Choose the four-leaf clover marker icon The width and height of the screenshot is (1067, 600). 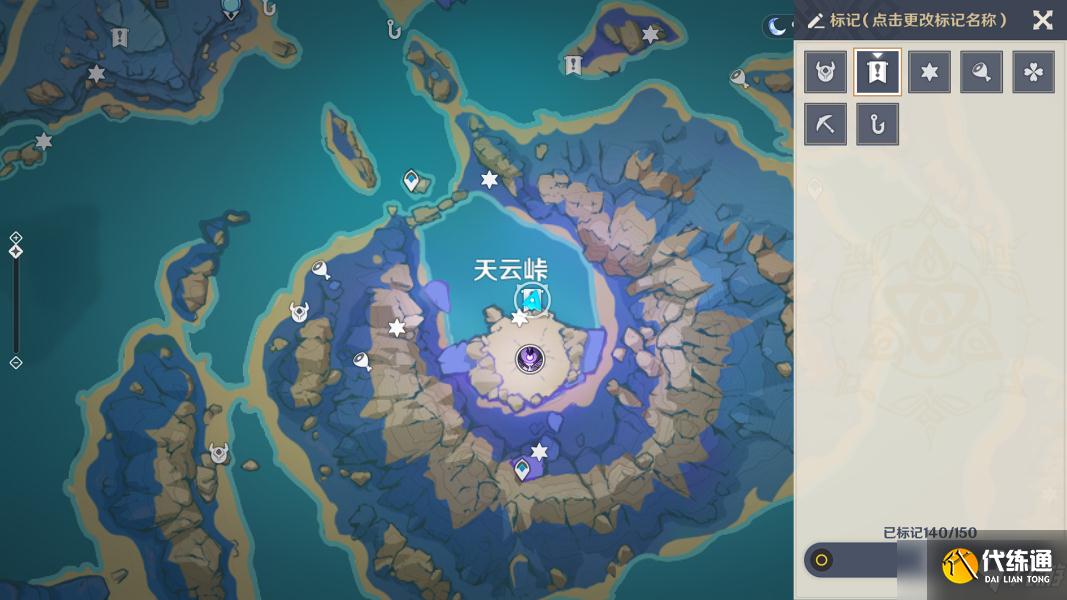pyautogui.click(x=1033, y=73)
